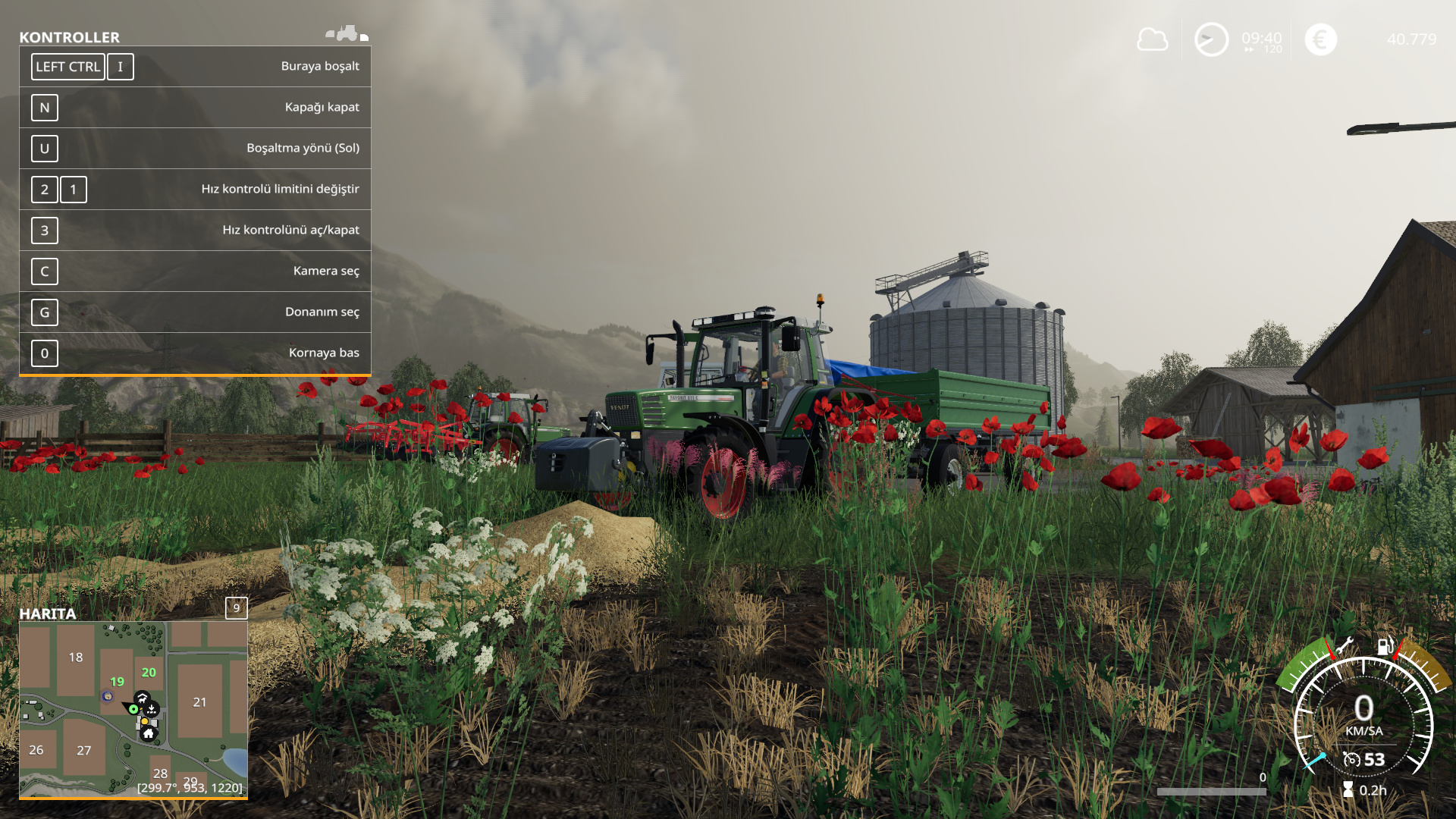Click the fuel pump gauge icon
Screen dimensions: 1456x819
1385,646
